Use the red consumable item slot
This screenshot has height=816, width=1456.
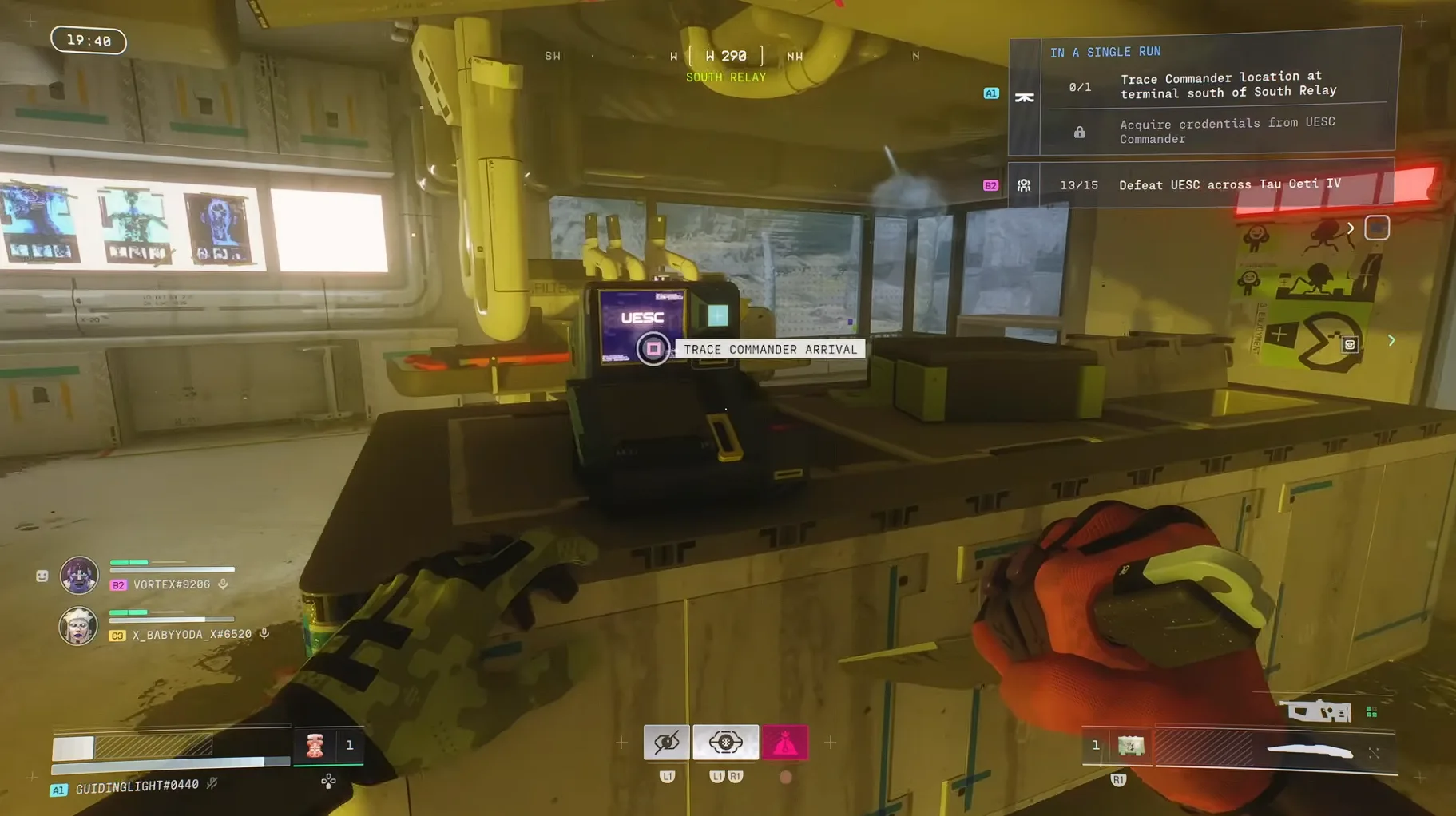pyautogui.click(x=315, y=746)
